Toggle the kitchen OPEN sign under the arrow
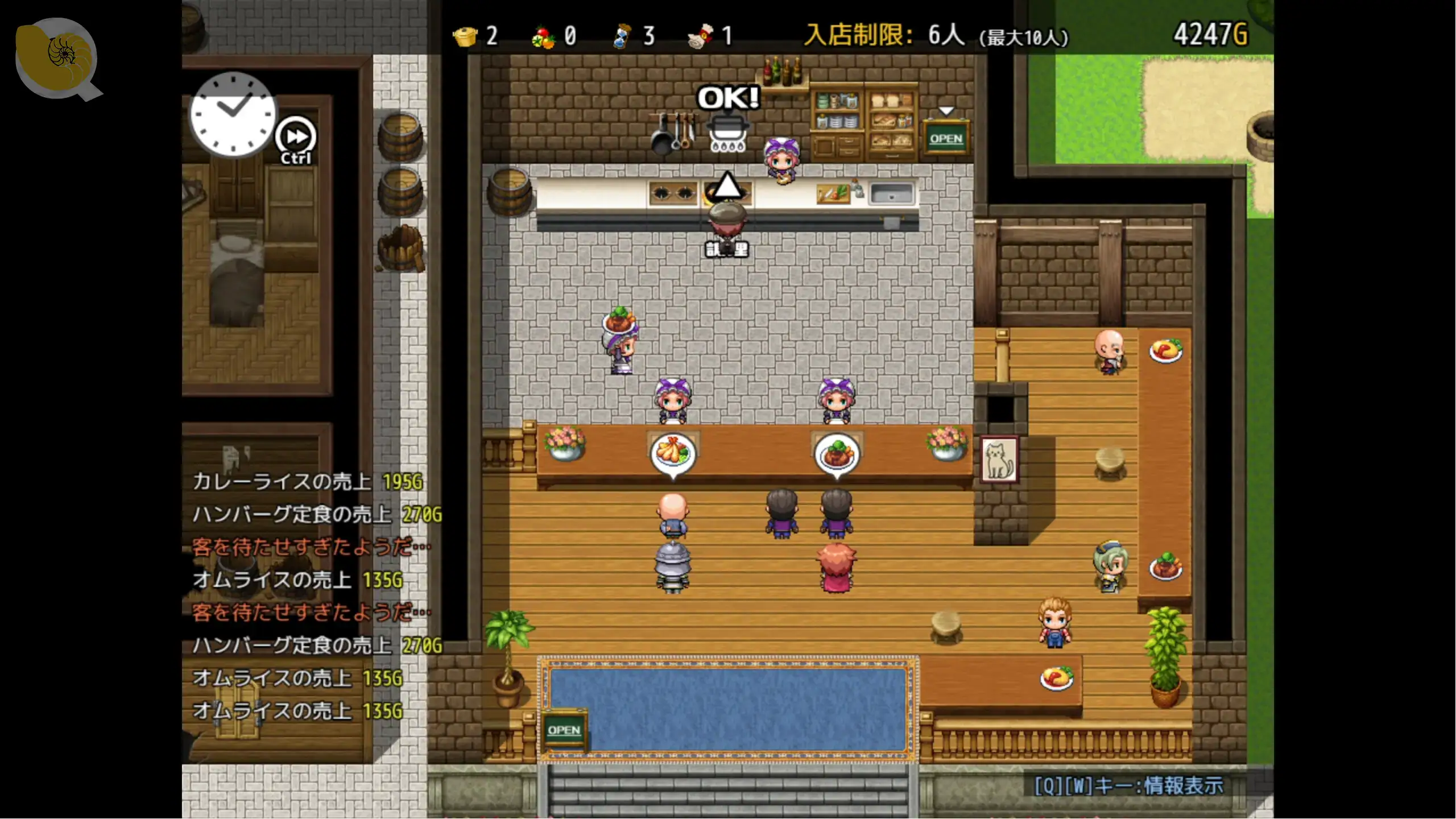This screenshot has width=1456, height=819. (946, 139)
